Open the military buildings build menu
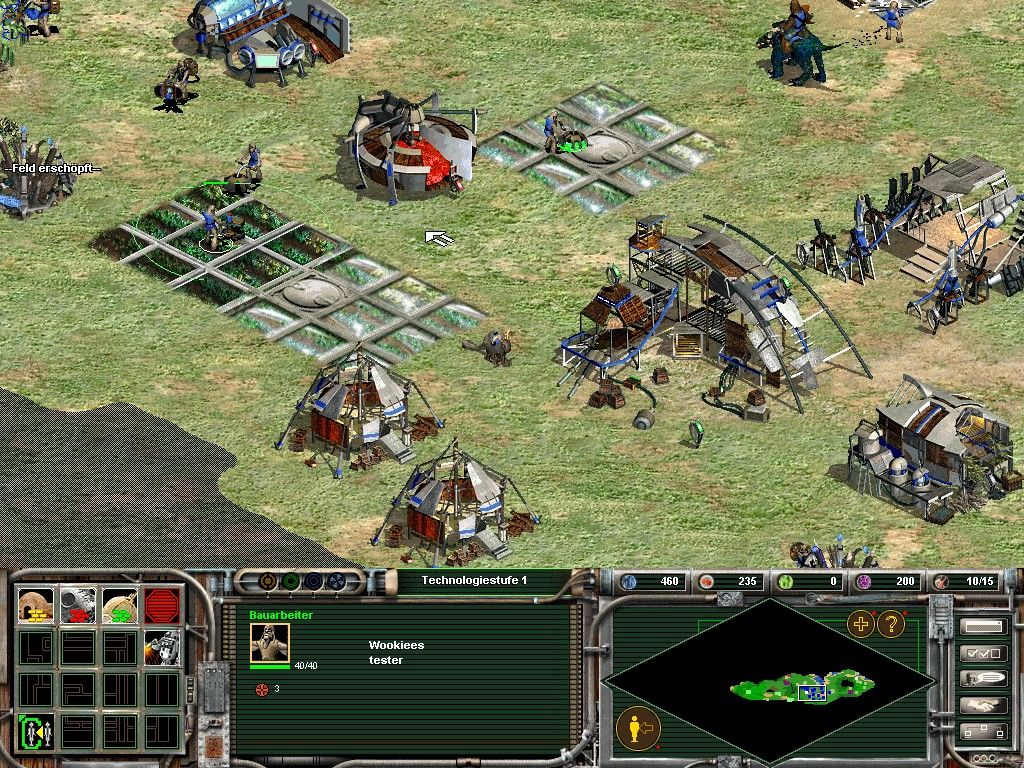This screenshot has height=768, width=1024. tap(79, 605)
